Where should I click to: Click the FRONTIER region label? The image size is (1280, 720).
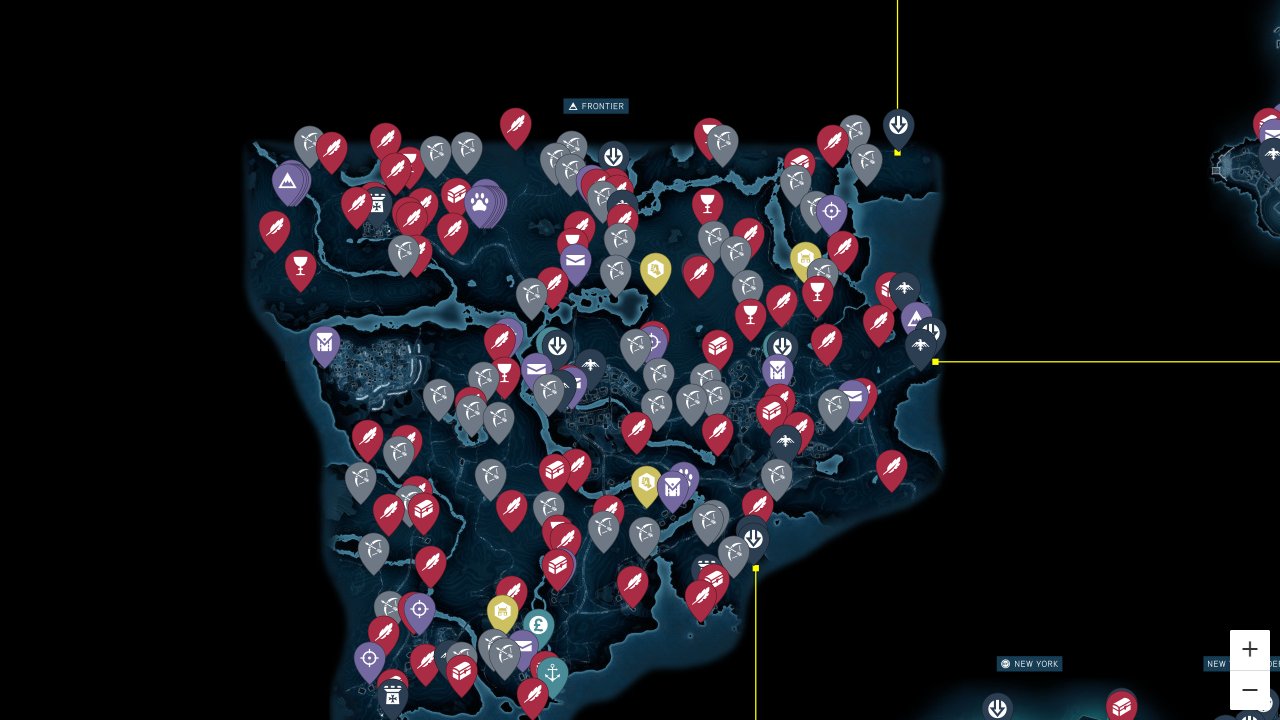click(x=596, y=106)
